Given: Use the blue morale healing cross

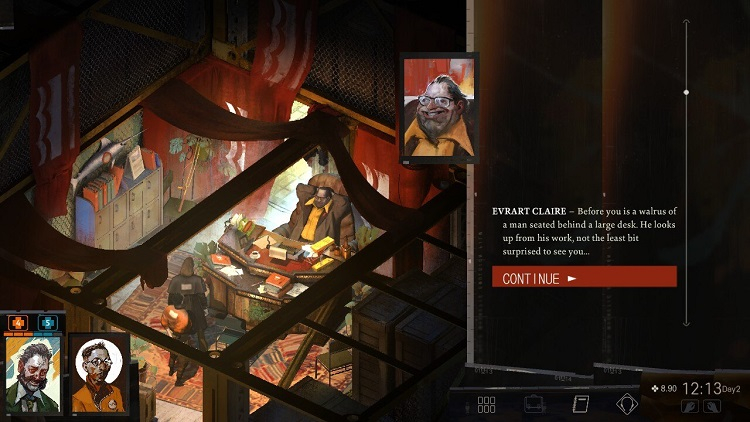Looking at the screenshot, I should point(47,323).
